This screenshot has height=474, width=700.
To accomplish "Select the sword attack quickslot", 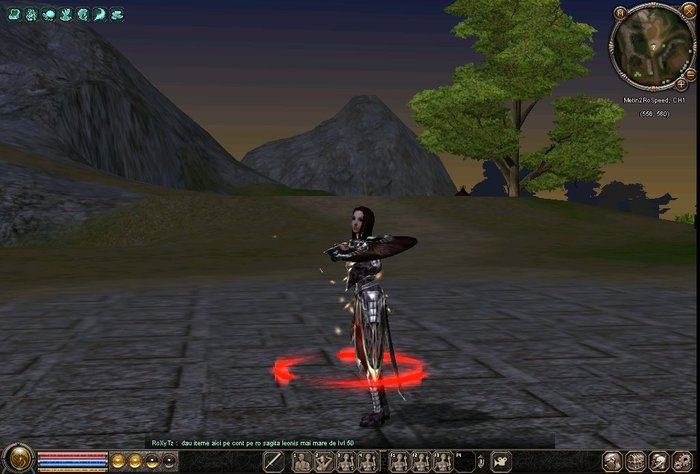I will (x=274, y=461).
